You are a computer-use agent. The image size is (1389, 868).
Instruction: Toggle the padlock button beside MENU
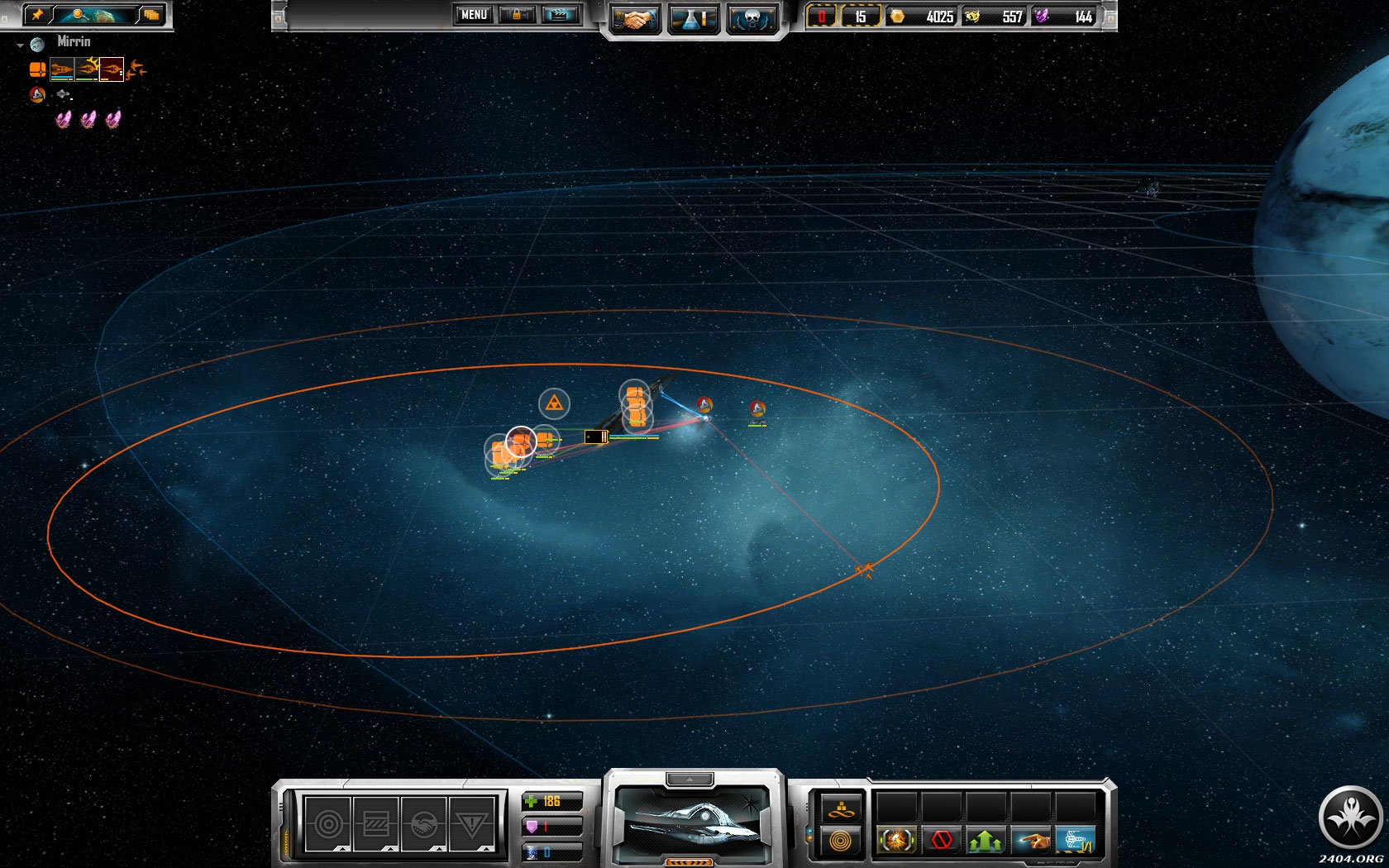click(x=517, y=15)
